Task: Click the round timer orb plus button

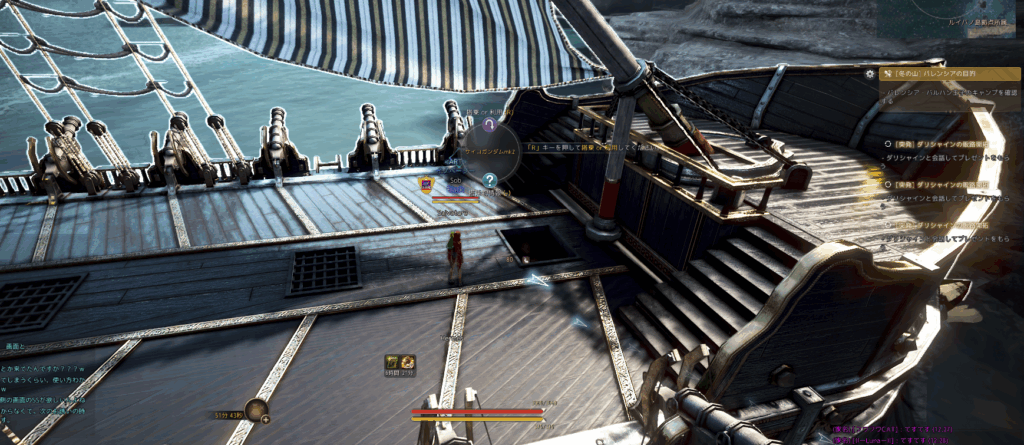Action: pos(265,419)
